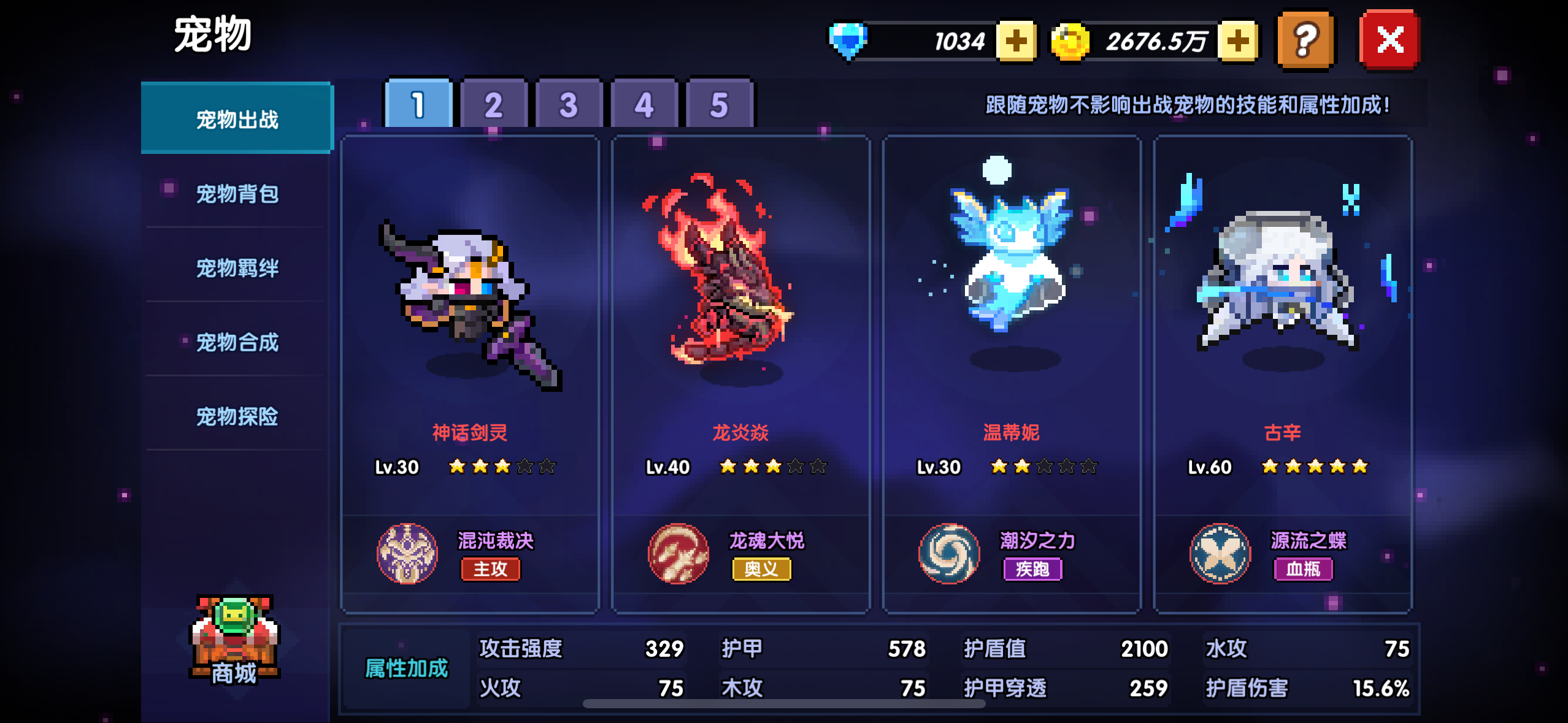The image size is (1568, 723).
Task: Open the 潮汐之力 skill icon for 温蒂妮
Action: (949, 554)
